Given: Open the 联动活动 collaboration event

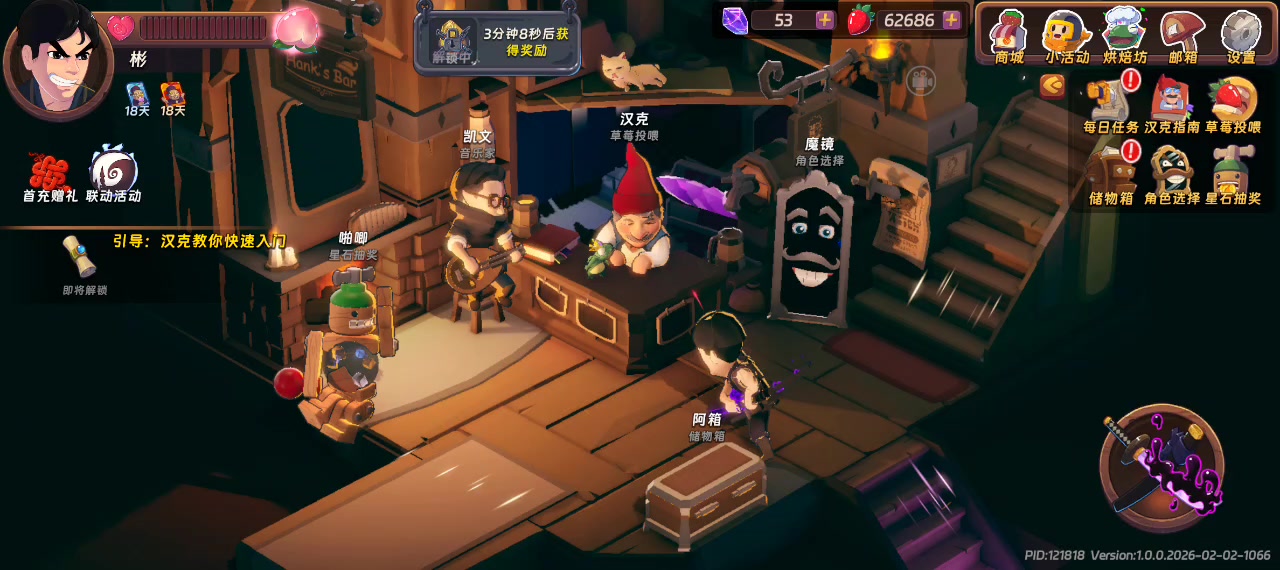Looking at the screenshot, I should coord(113,177).
